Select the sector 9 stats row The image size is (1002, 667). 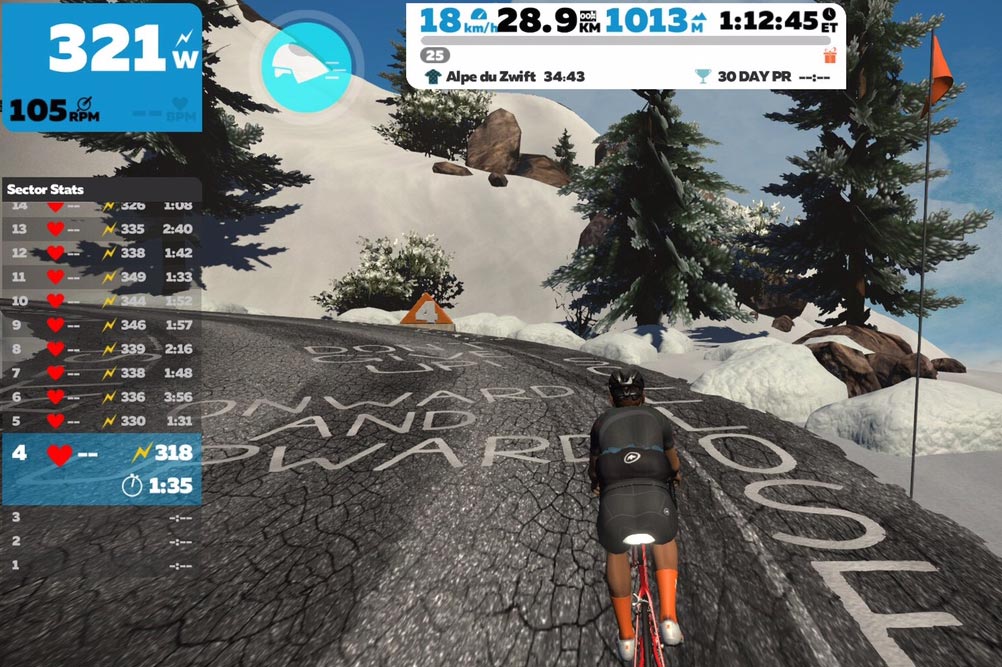click(101, 325)
